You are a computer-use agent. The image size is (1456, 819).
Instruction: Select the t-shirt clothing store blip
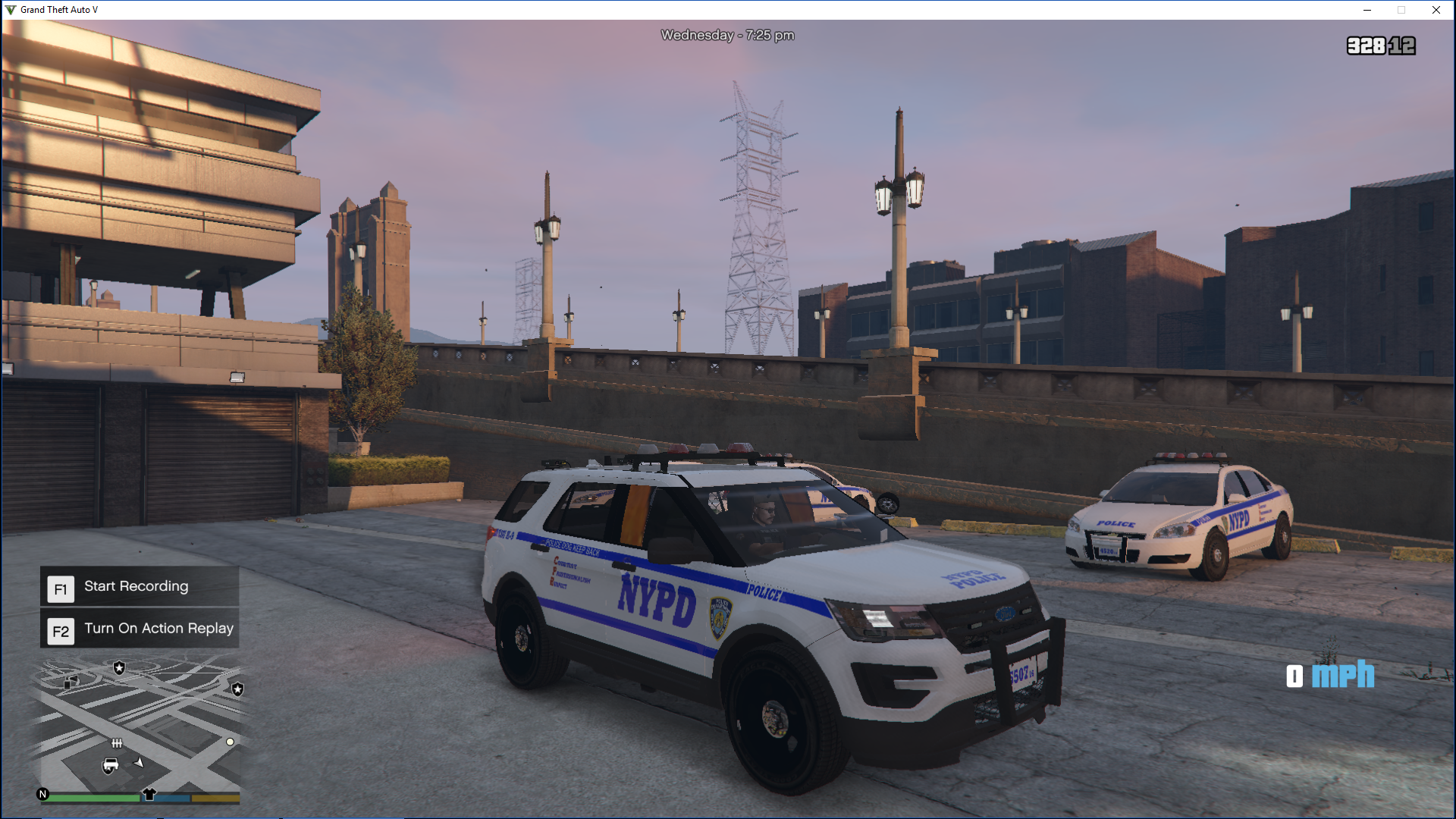click(x=149, y=794)
